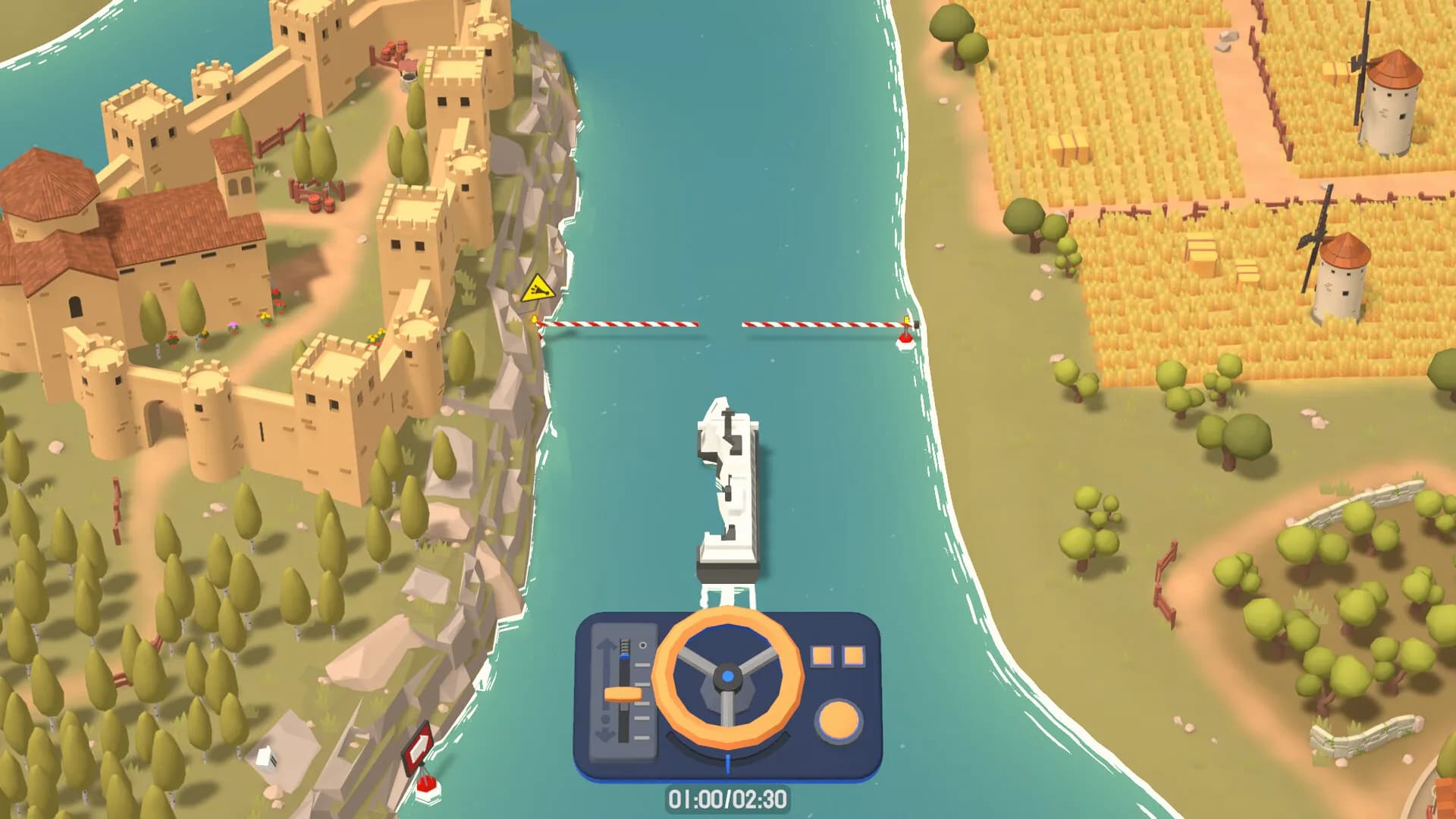This screenshot has height=819, width=1456.
Task: Click the blue rudder position indicator below the wheel
Action: coord(728,763)
